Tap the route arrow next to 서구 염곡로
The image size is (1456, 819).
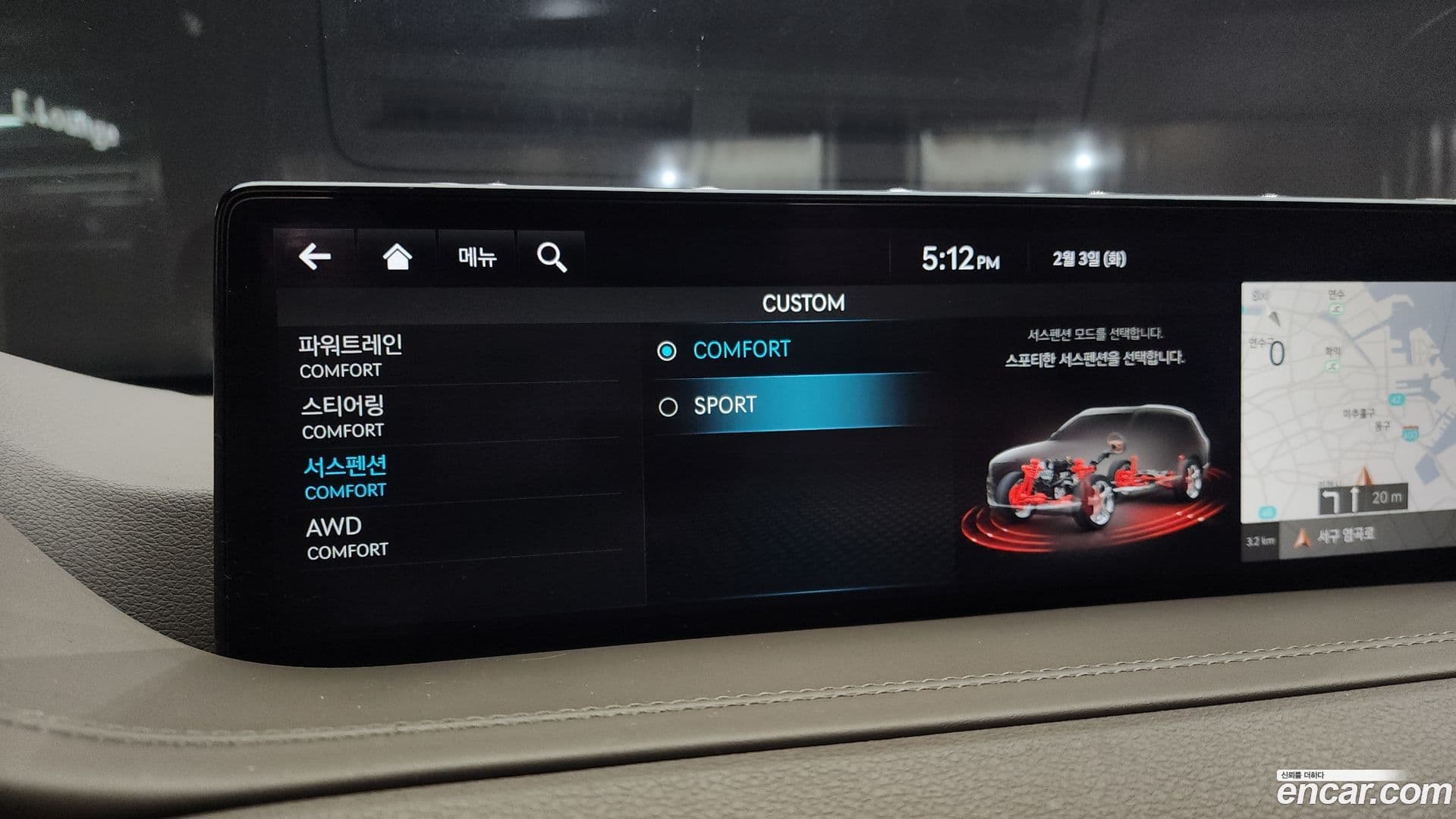point(1303,535)
